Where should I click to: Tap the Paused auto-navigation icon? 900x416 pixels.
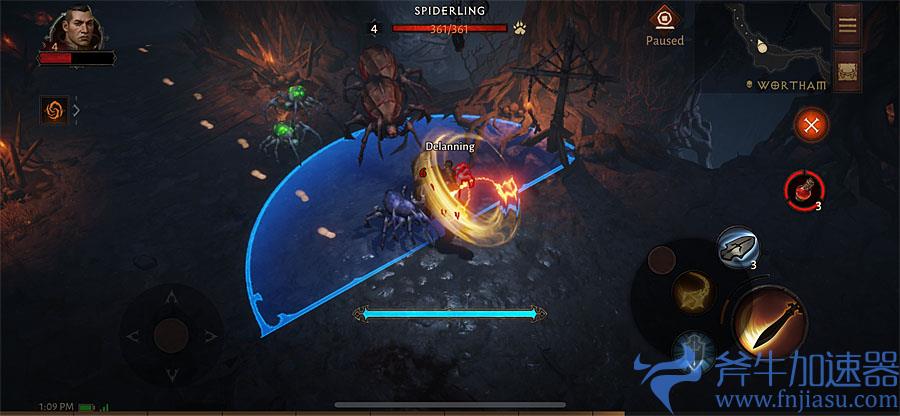point(664,19)
